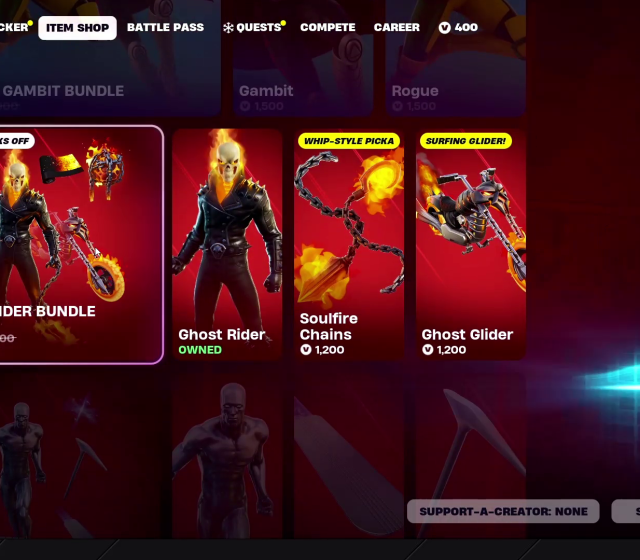Switch to the Career tab
Screen dimensions: 640x560
click(x=397, y=28)
